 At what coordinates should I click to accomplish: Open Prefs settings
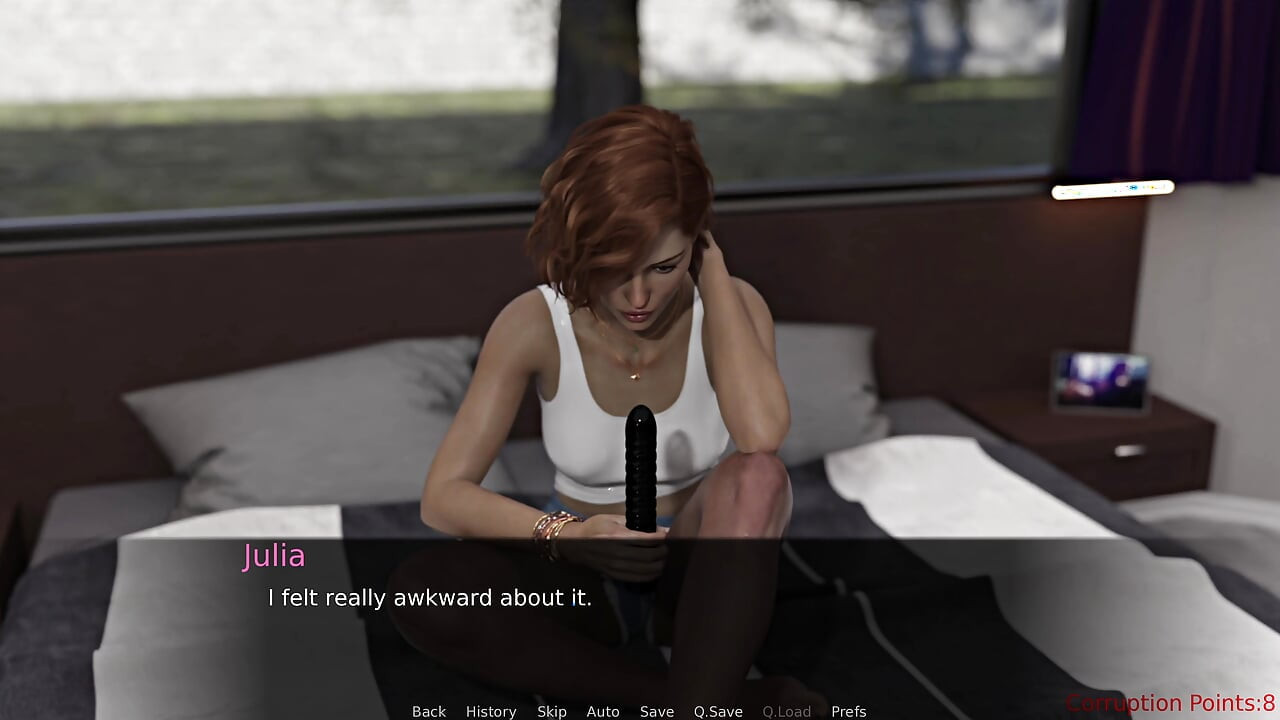(849, 711)
